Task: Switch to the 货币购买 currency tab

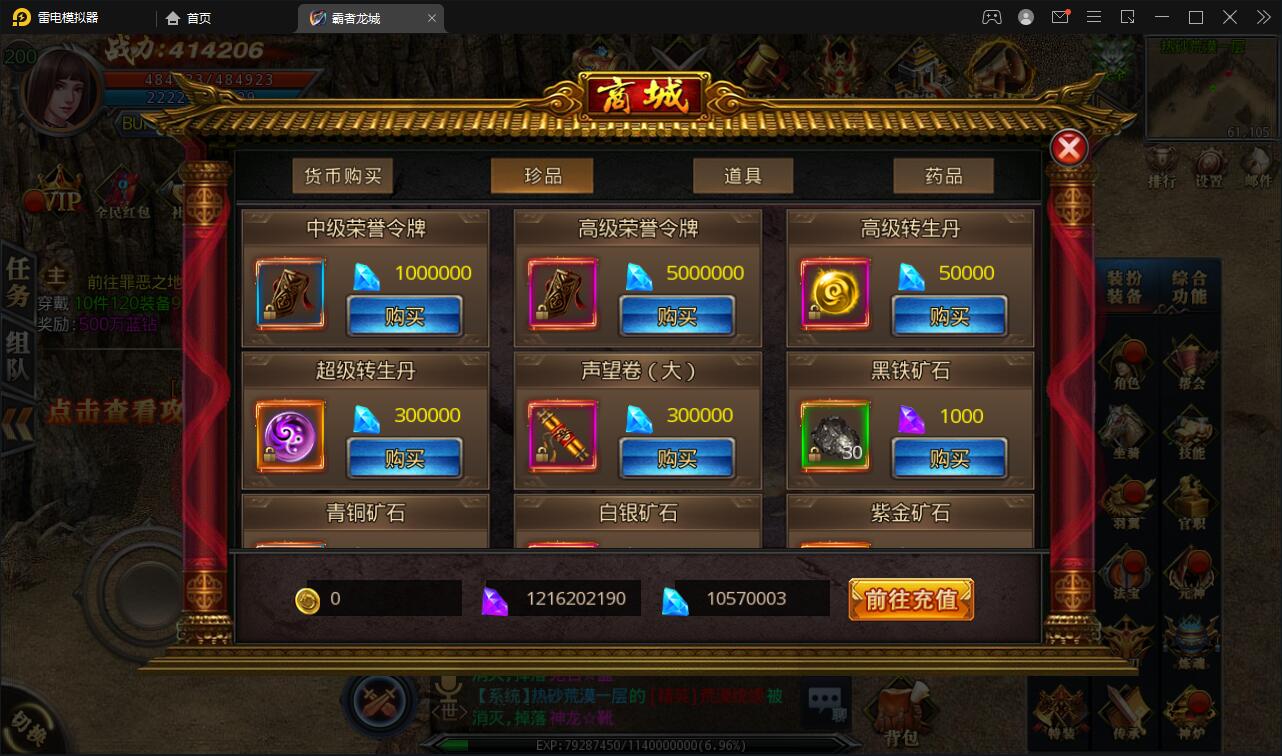Action: click(342, 175)
